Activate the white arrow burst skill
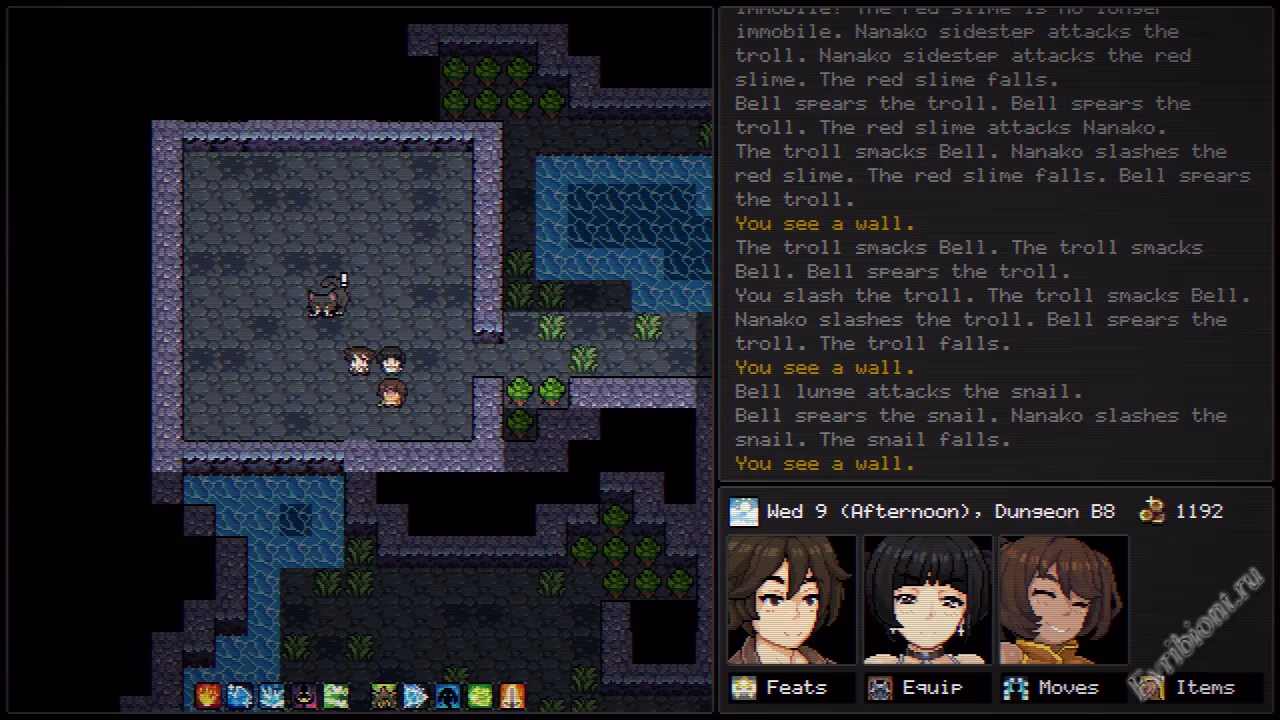 416,695
